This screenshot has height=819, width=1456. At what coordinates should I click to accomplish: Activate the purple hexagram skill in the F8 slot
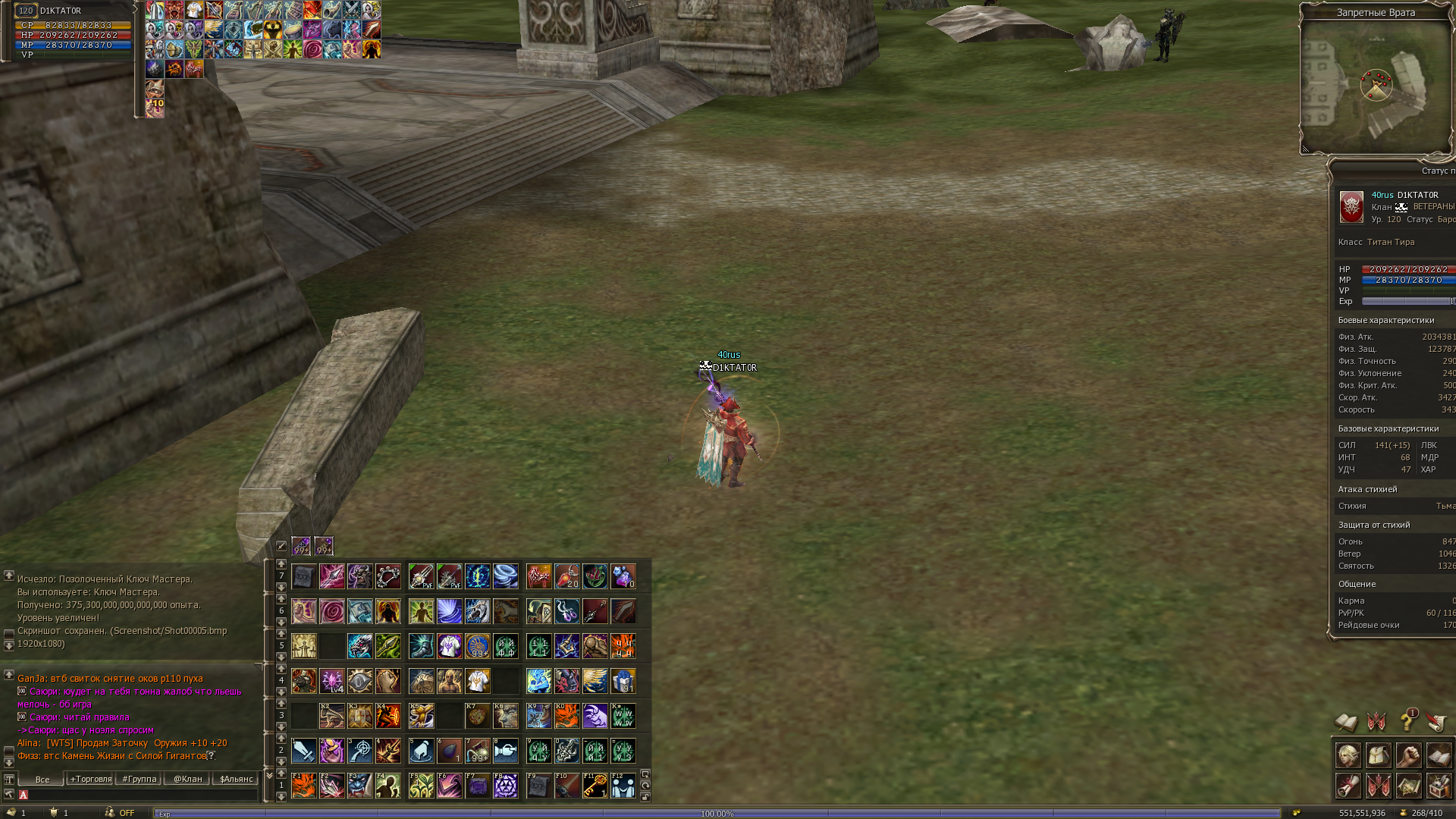[x=506, y=786]
